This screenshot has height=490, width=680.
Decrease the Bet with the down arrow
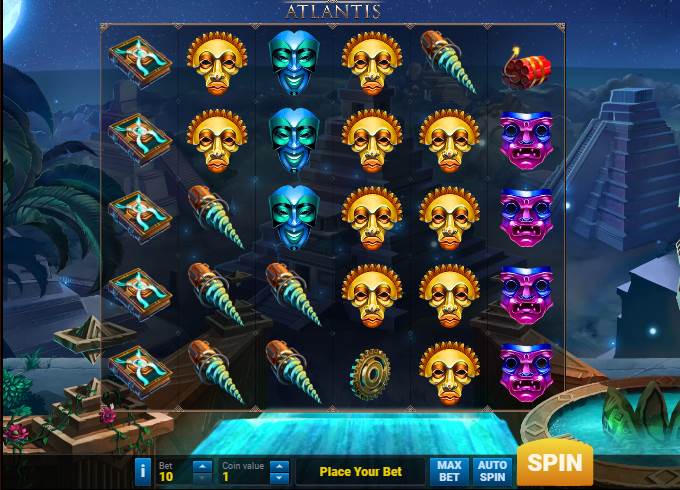click(201, 477)
